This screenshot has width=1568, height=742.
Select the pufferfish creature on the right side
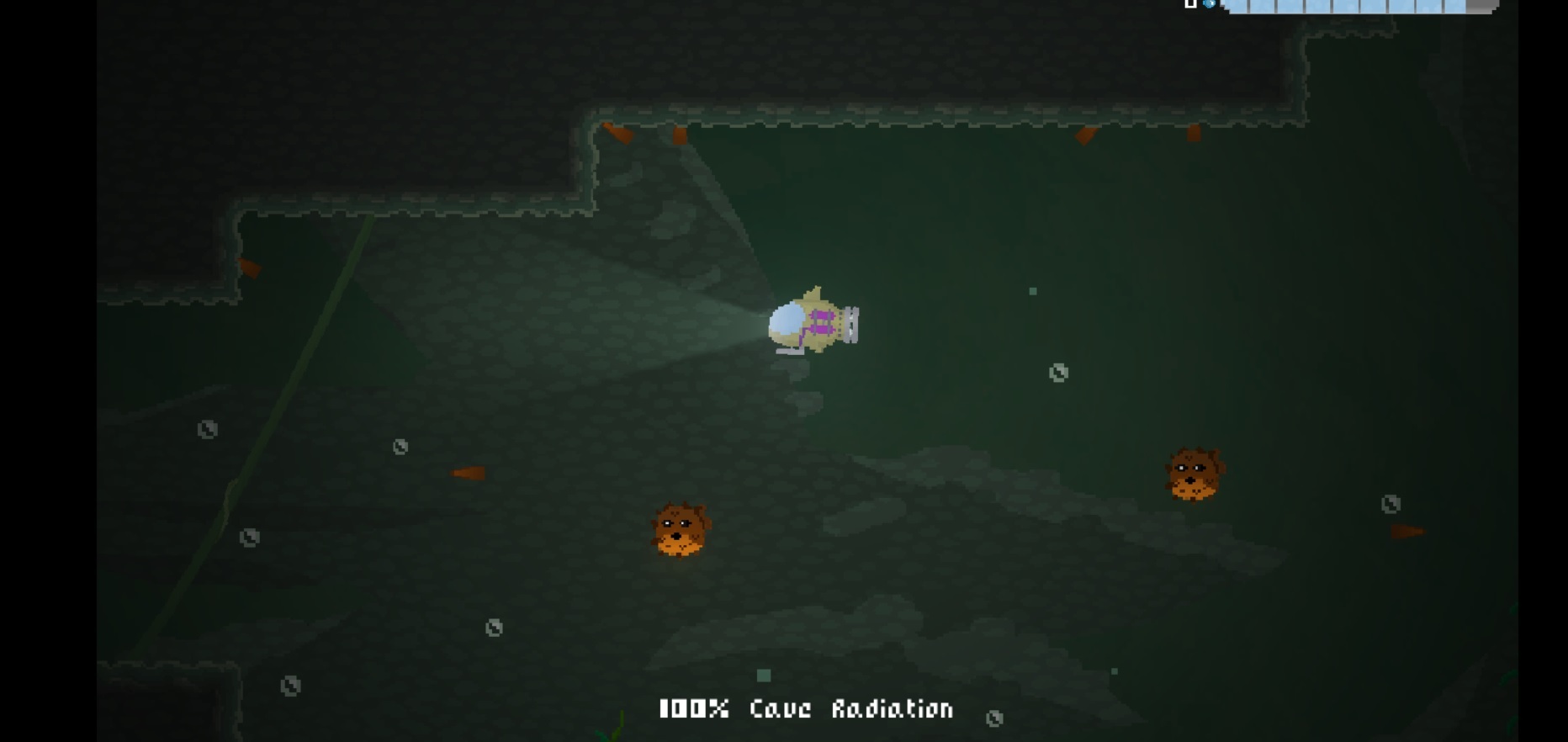(x=1195, y=473)
